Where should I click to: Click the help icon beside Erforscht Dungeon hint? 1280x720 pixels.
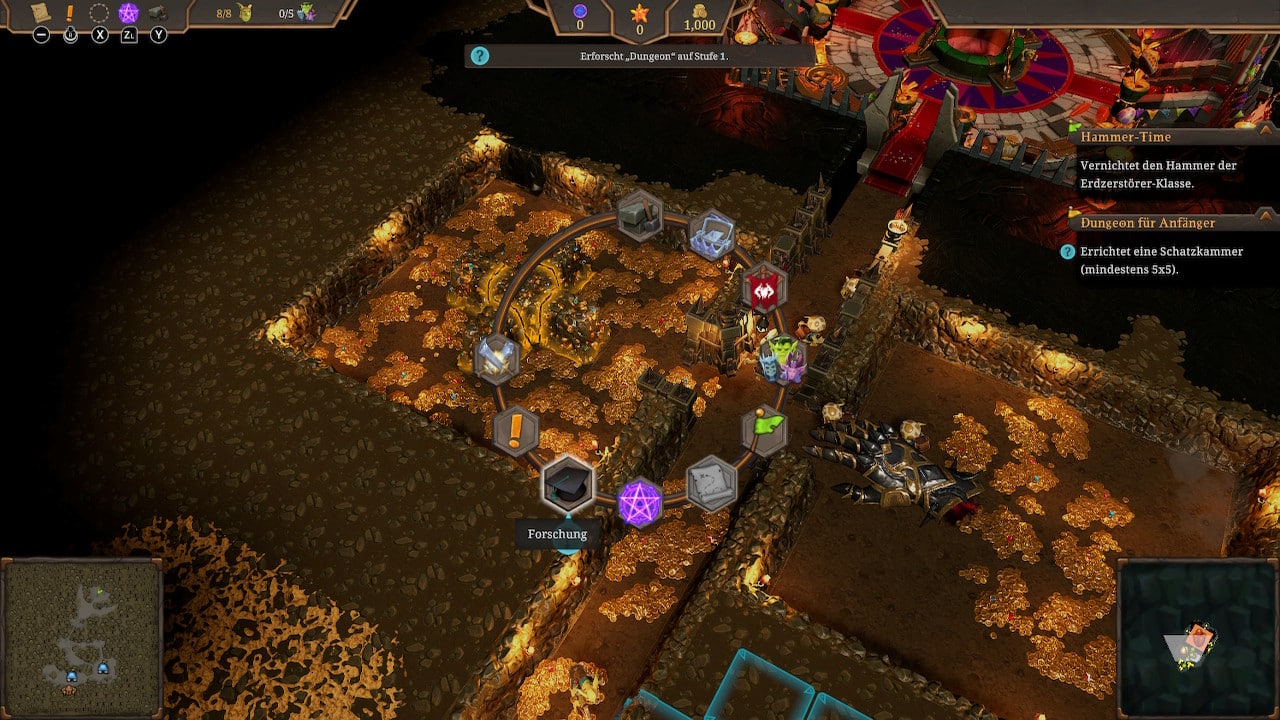point(480,56)
